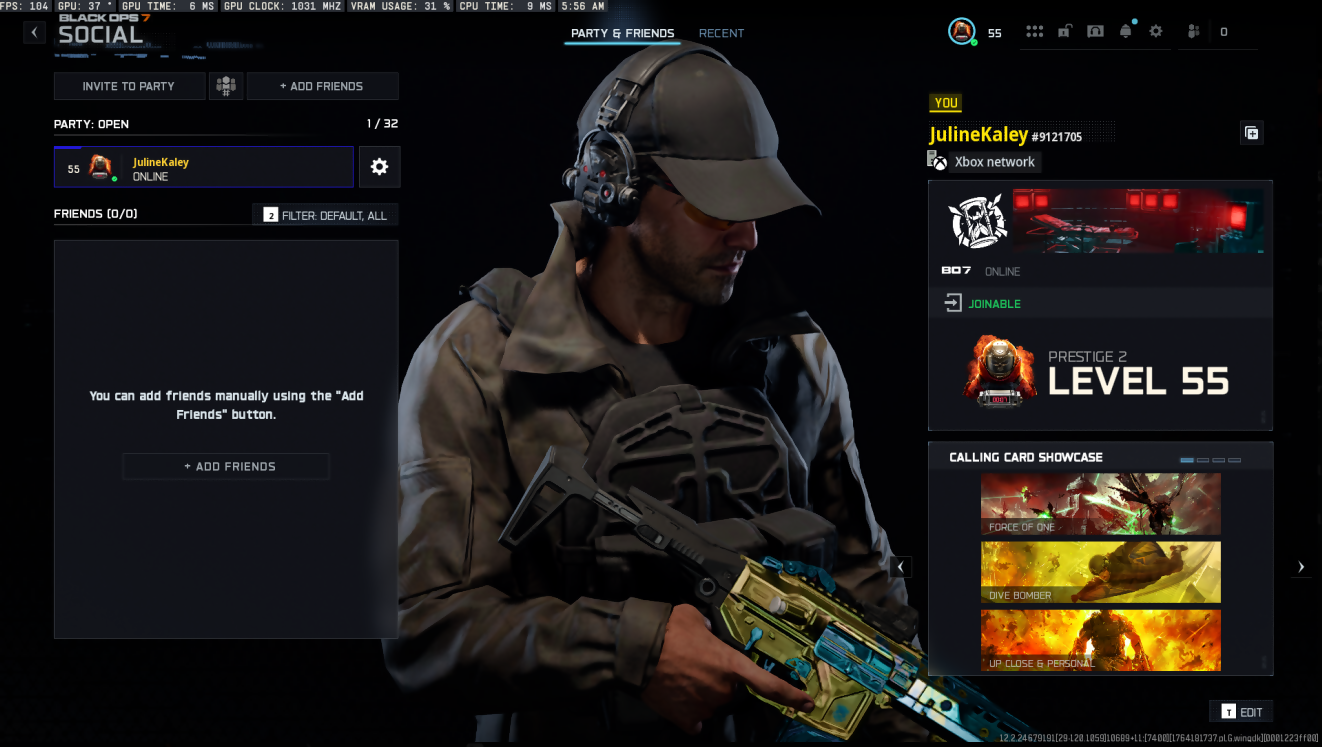Click the Invite to Party button
Viewport: 1322px width, 747px height.
129,86
